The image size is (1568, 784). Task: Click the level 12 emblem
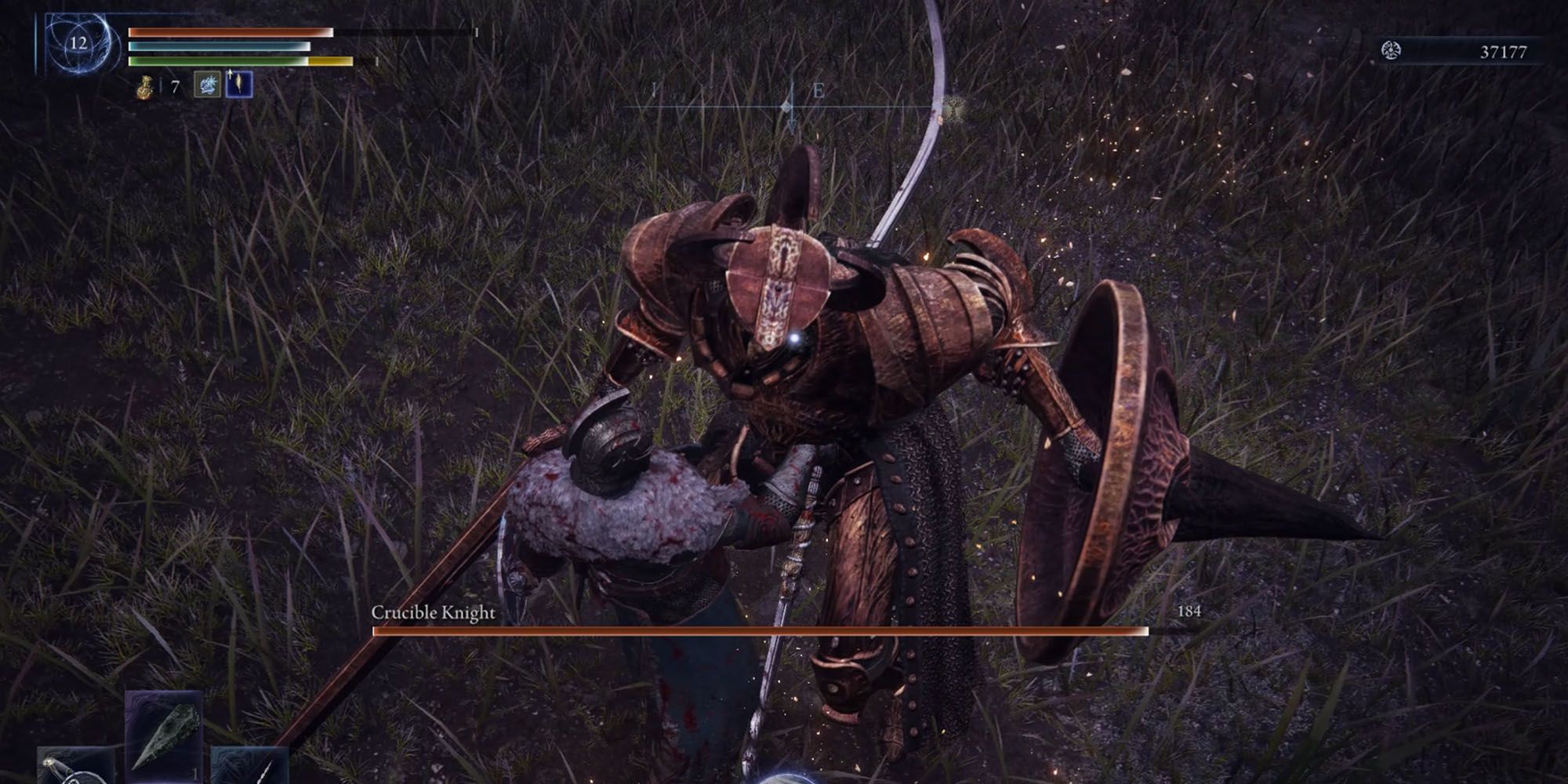(x=78, y=43)
